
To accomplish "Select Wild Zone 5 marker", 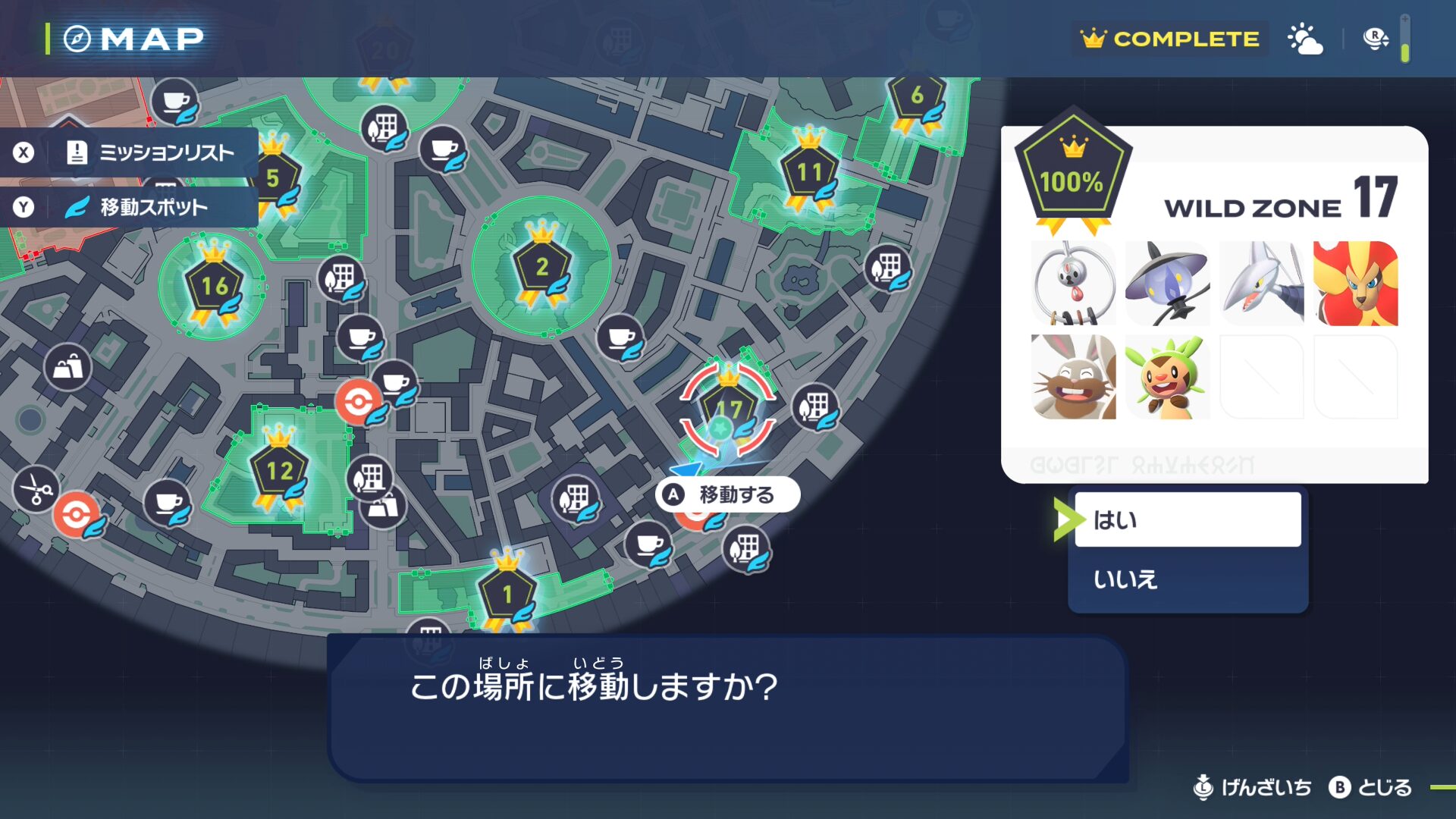I will (273, 178).
